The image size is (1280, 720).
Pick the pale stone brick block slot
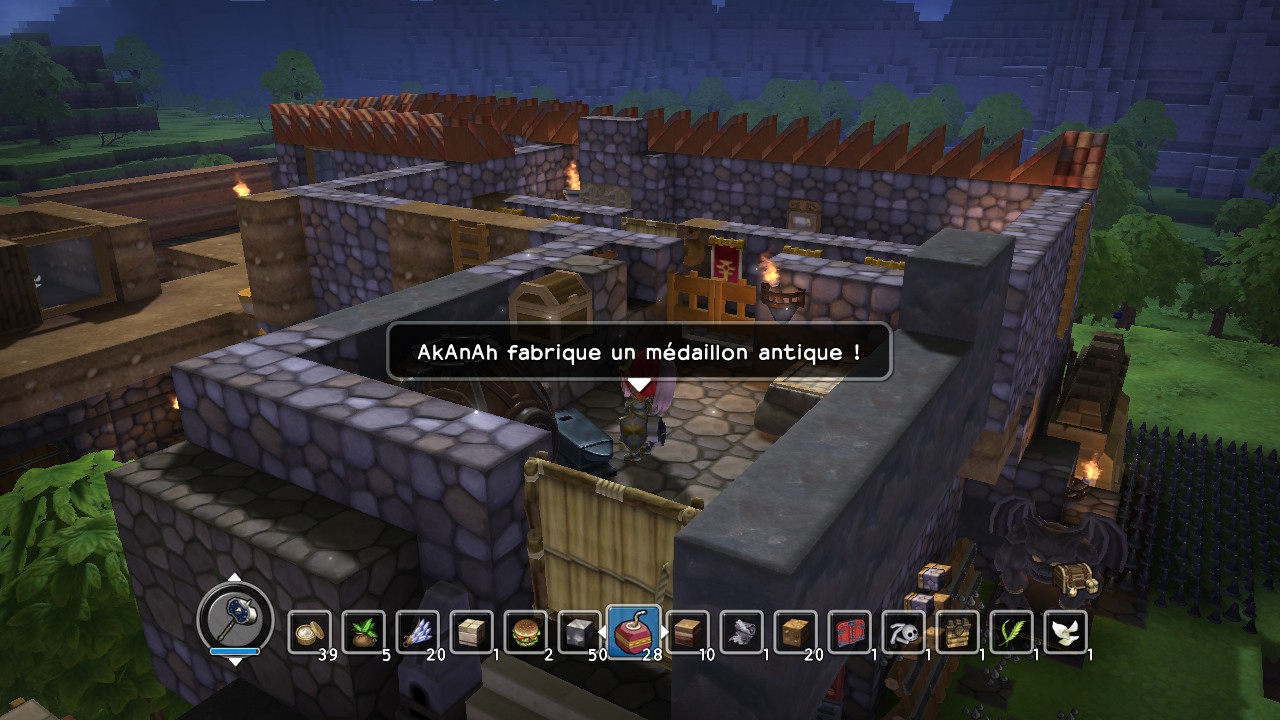[x=471, y=632]
